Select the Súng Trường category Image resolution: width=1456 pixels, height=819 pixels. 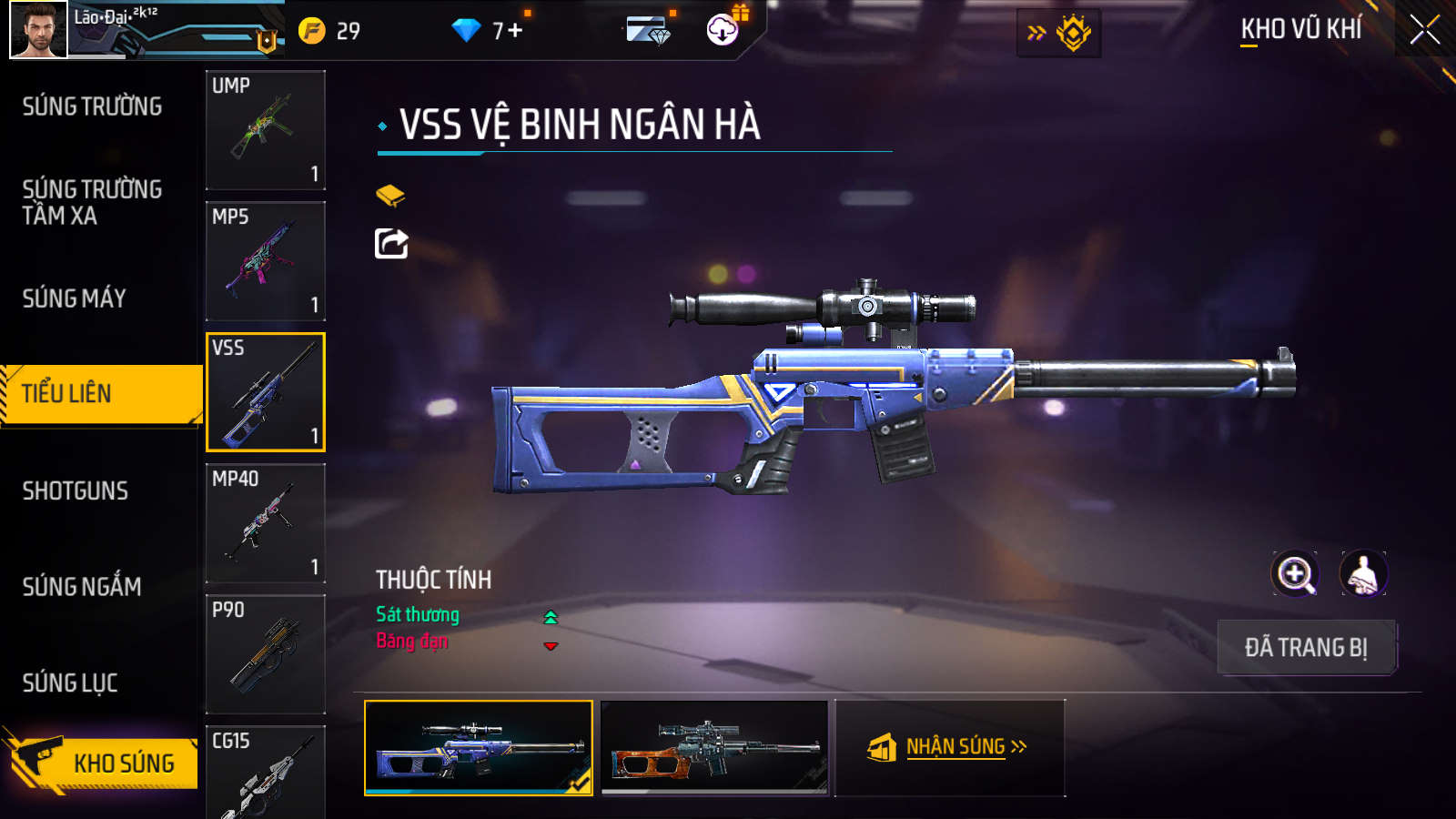92,106
